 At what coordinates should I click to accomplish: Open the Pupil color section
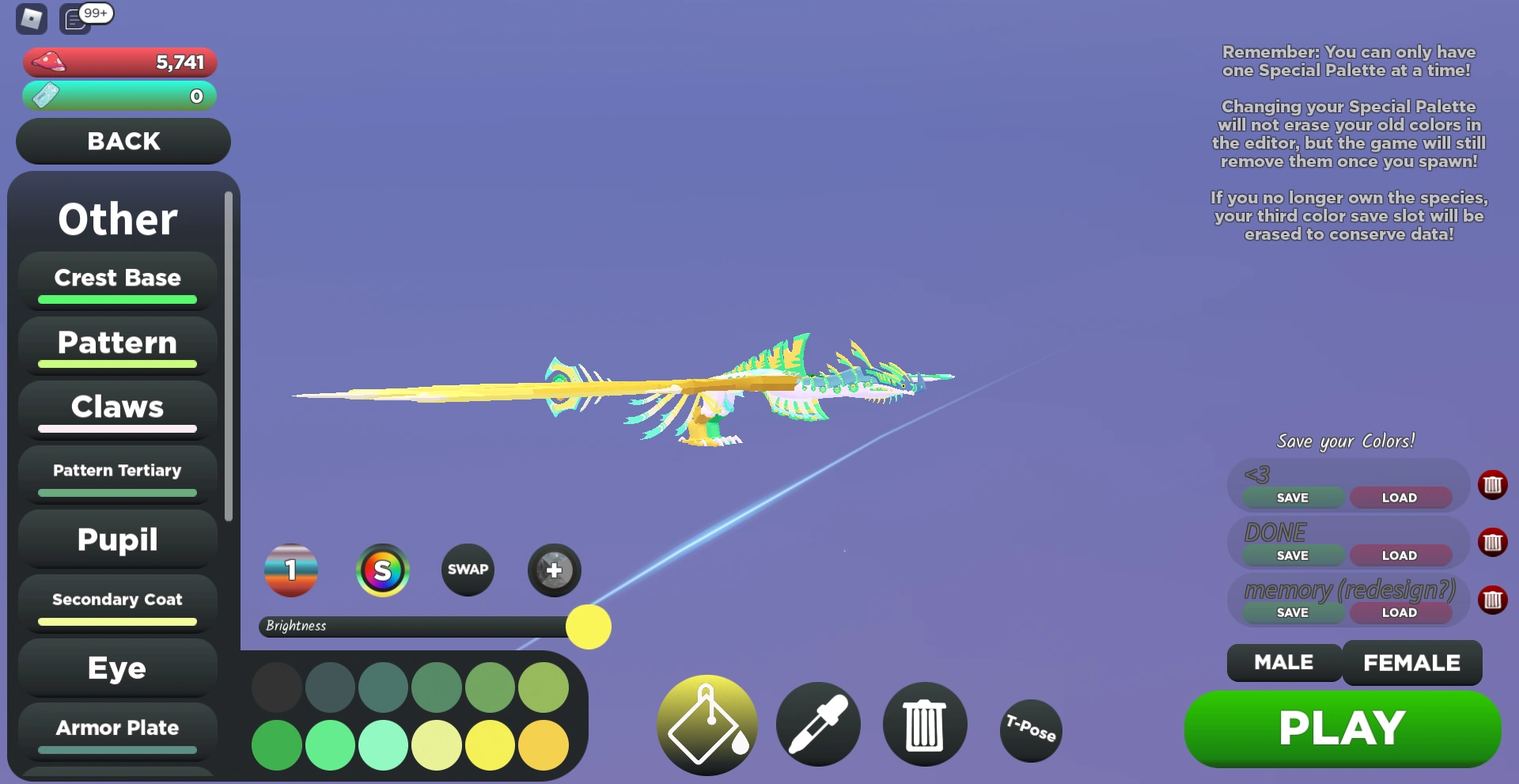[116, 540]
